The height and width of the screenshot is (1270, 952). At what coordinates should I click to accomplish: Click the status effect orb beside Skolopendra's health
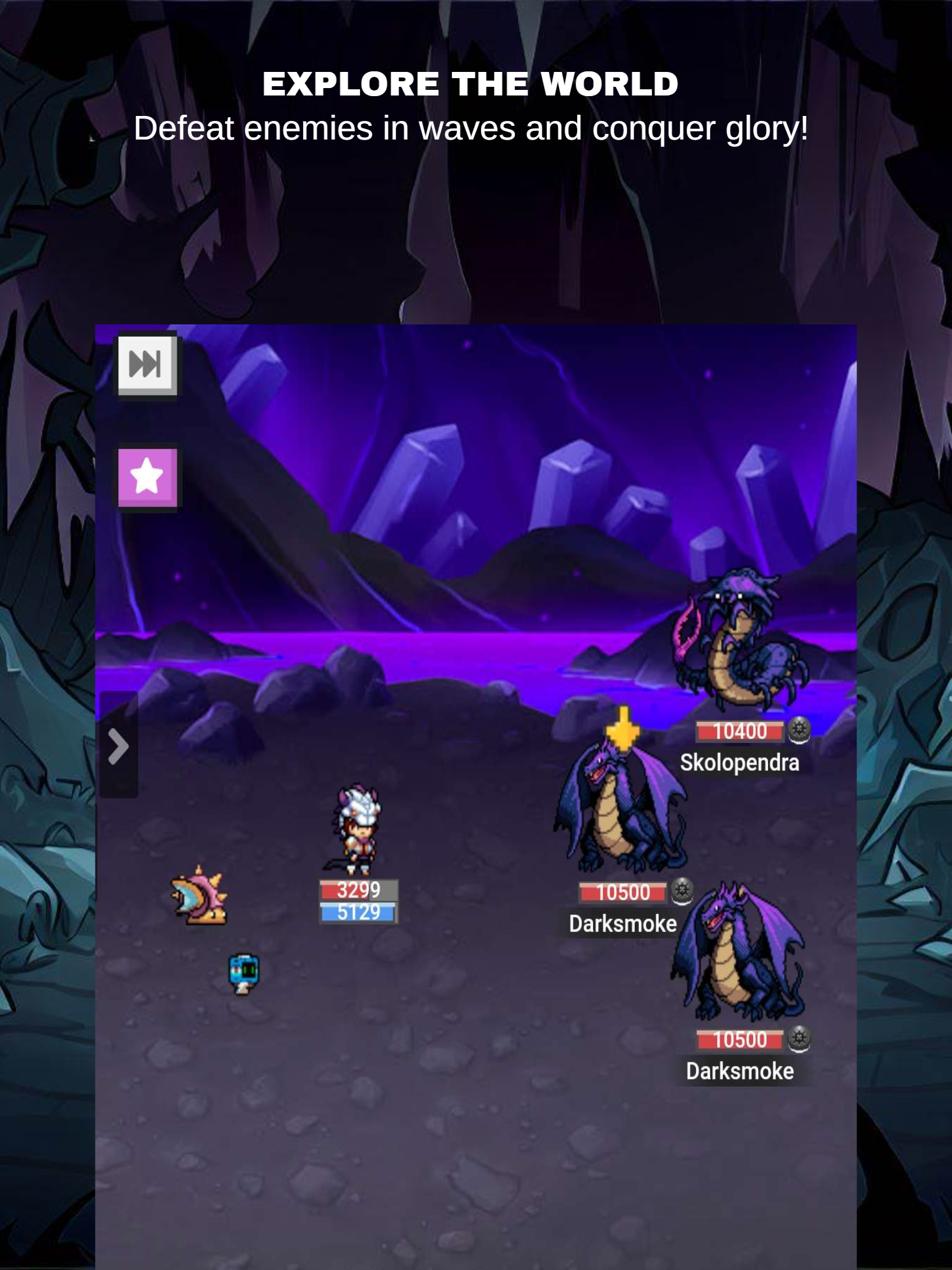(801, 731)
